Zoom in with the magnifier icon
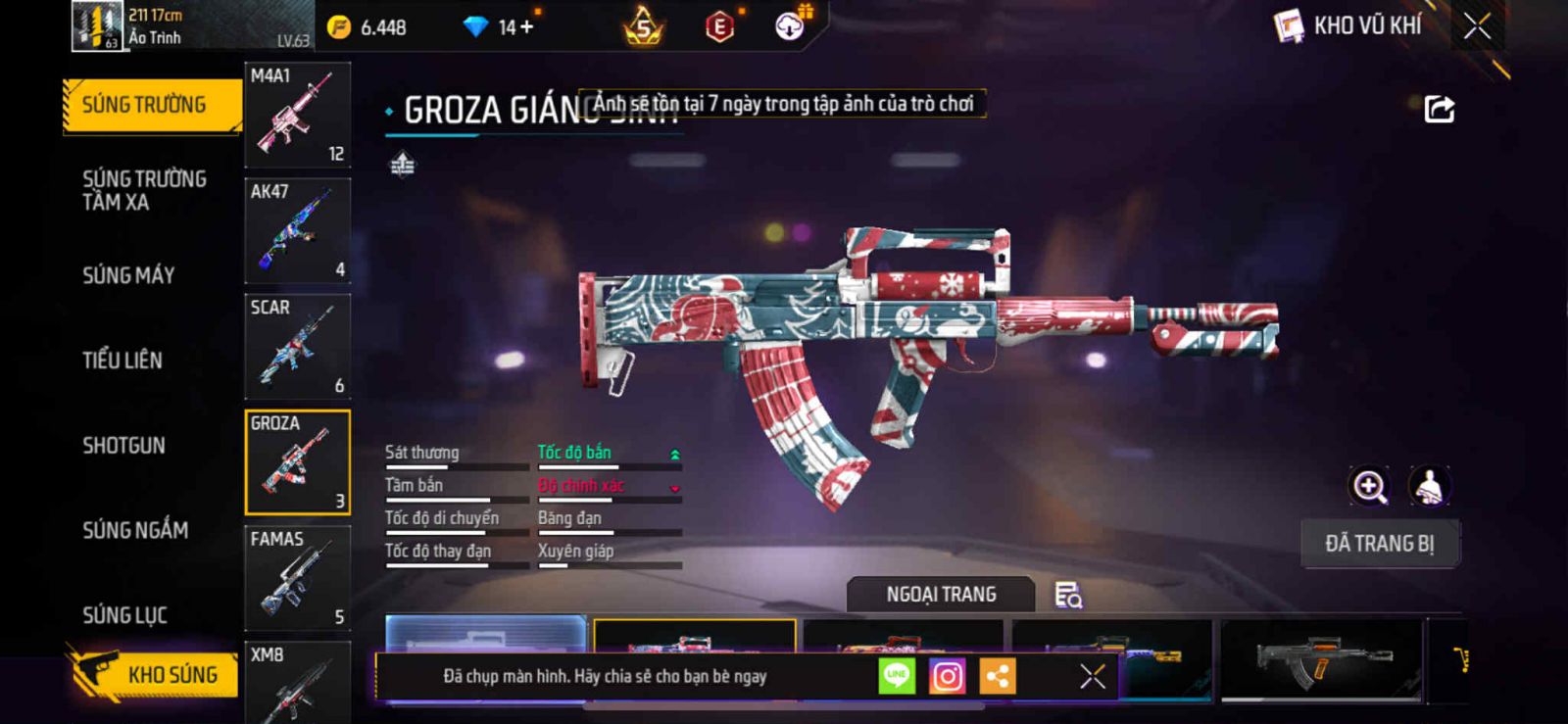The width and height of the screenshot is (1568, 724). click(1370, 486)
